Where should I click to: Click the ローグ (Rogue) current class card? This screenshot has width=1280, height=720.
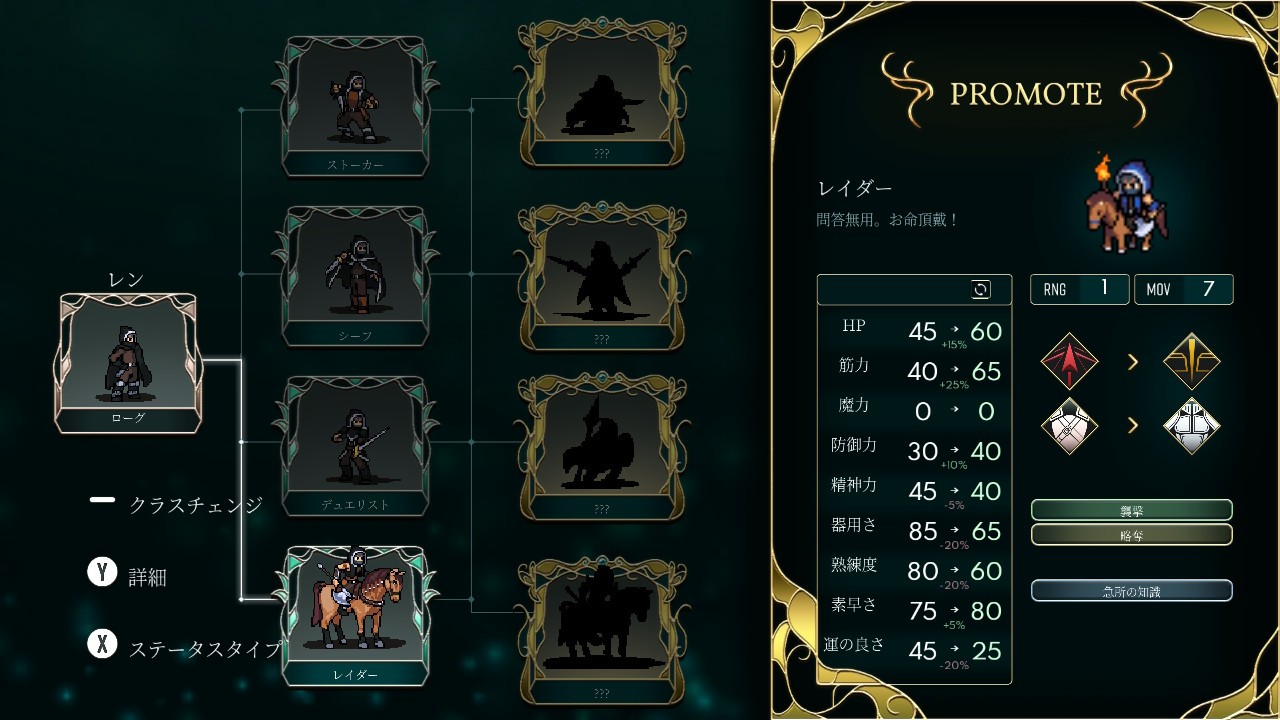[128, 363]
